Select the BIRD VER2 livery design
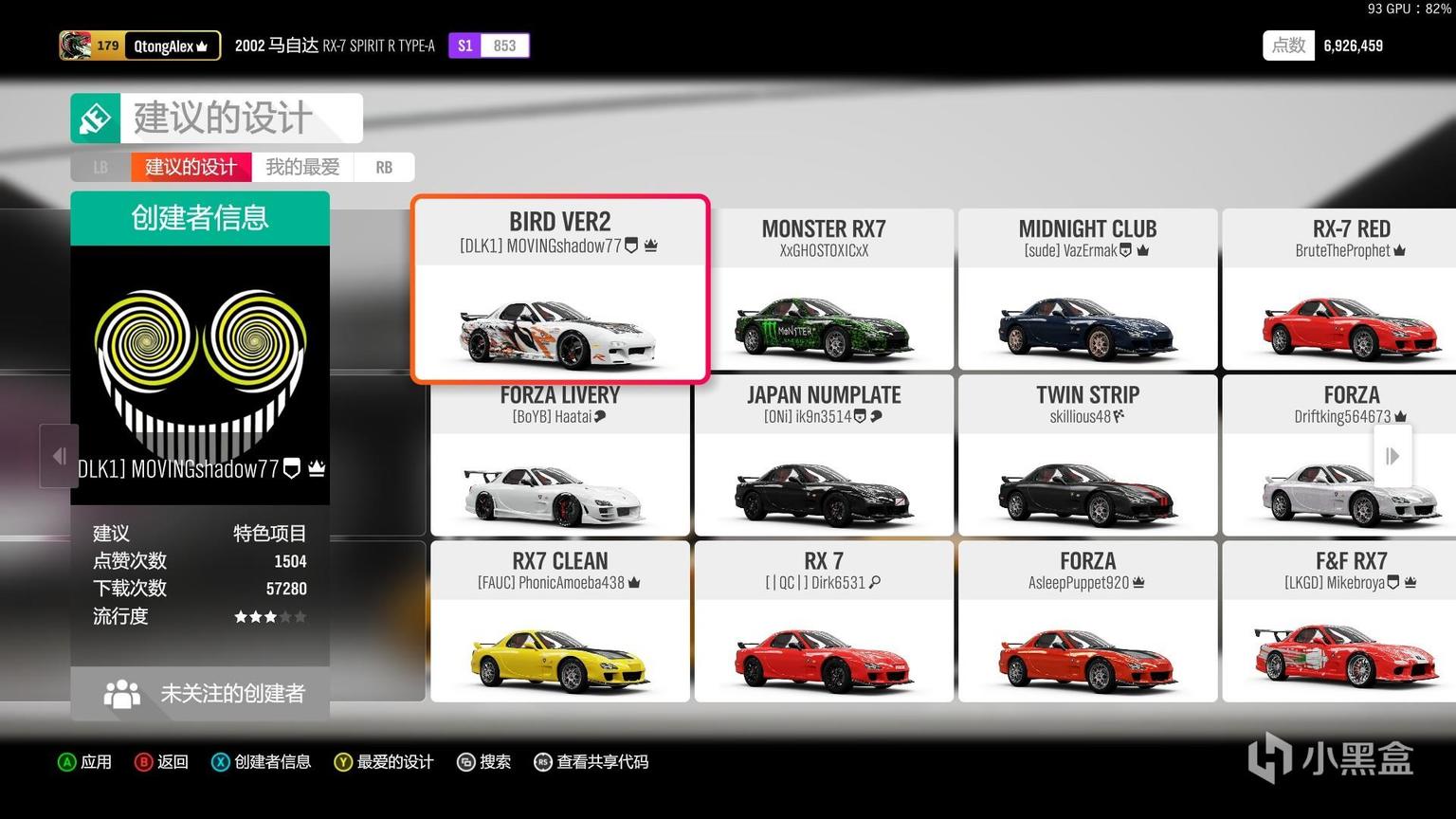 click(x=560, y=289)
